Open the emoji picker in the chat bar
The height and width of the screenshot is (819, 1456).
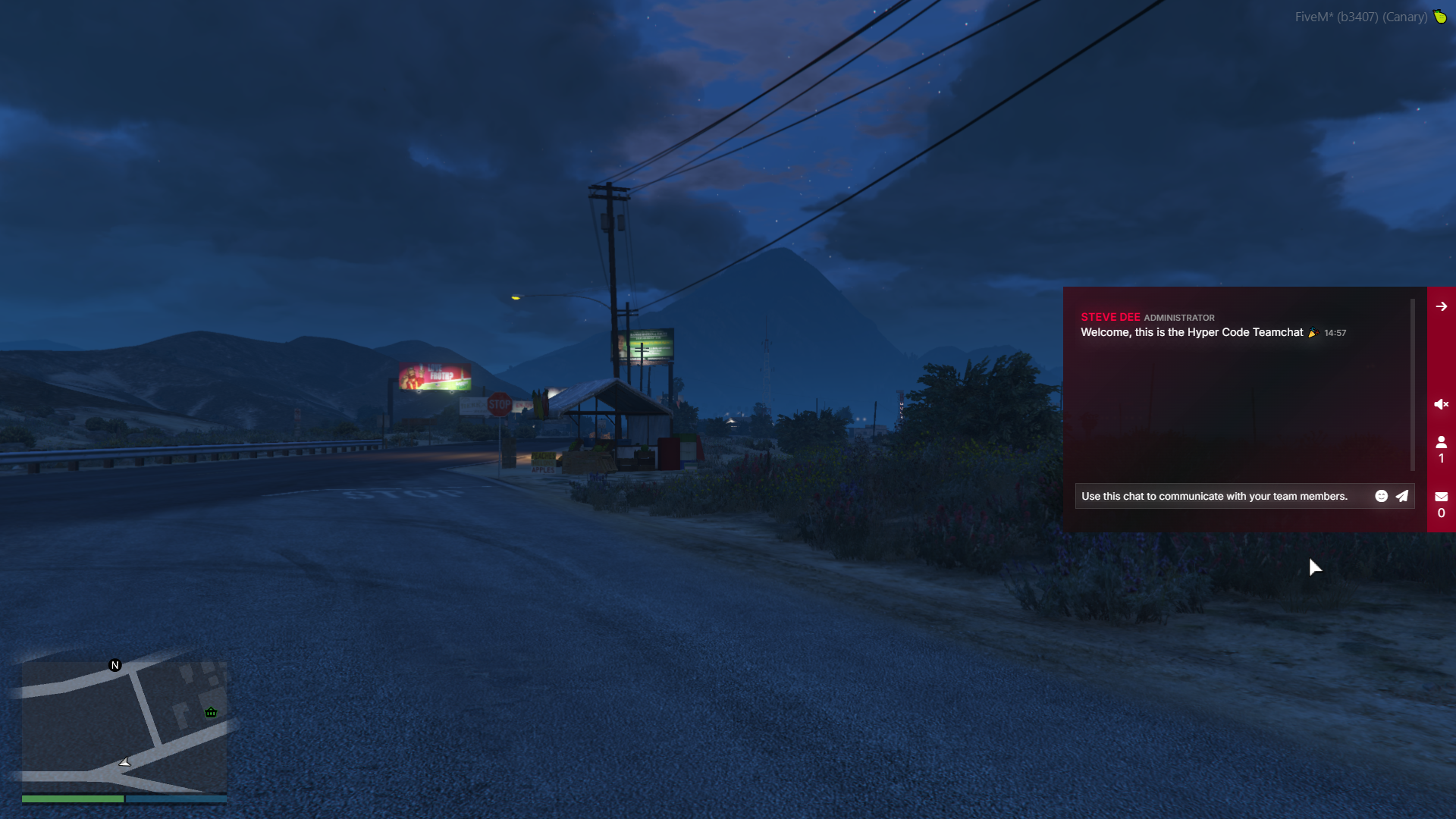(1382, 496)
